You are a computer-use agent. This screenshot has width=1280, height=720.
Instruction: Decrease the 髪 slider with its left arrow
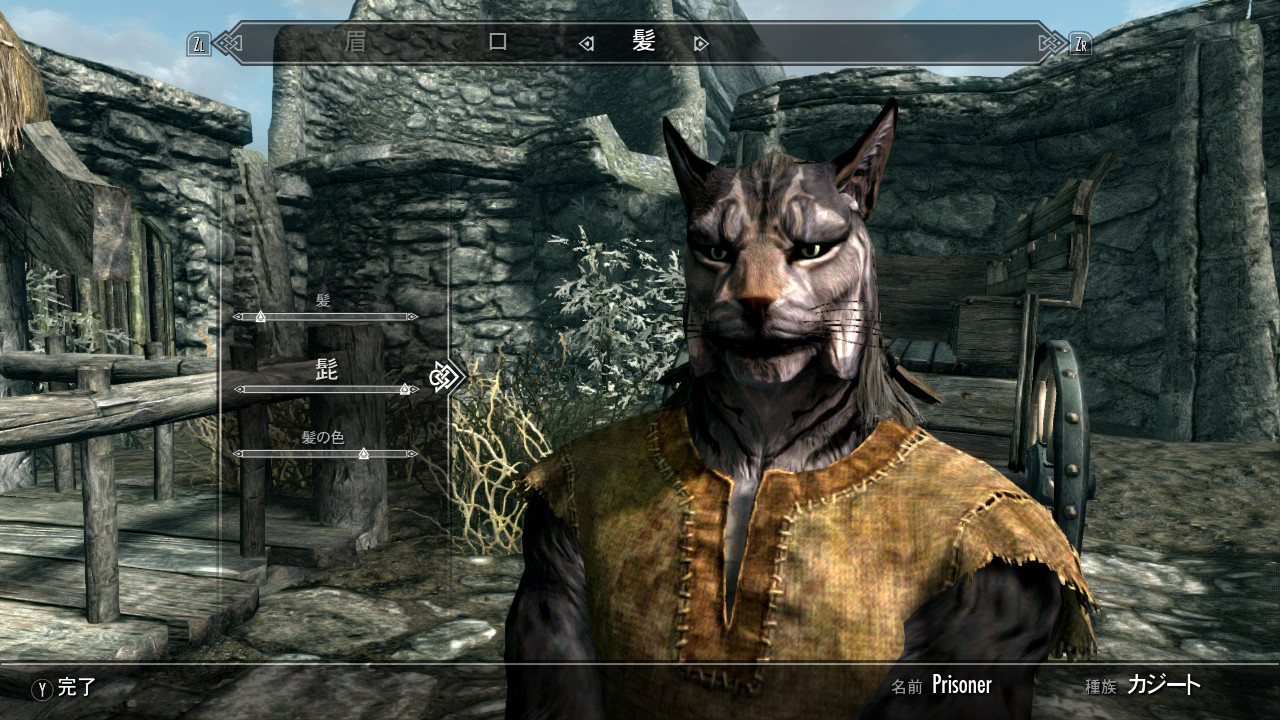[238, 317]
